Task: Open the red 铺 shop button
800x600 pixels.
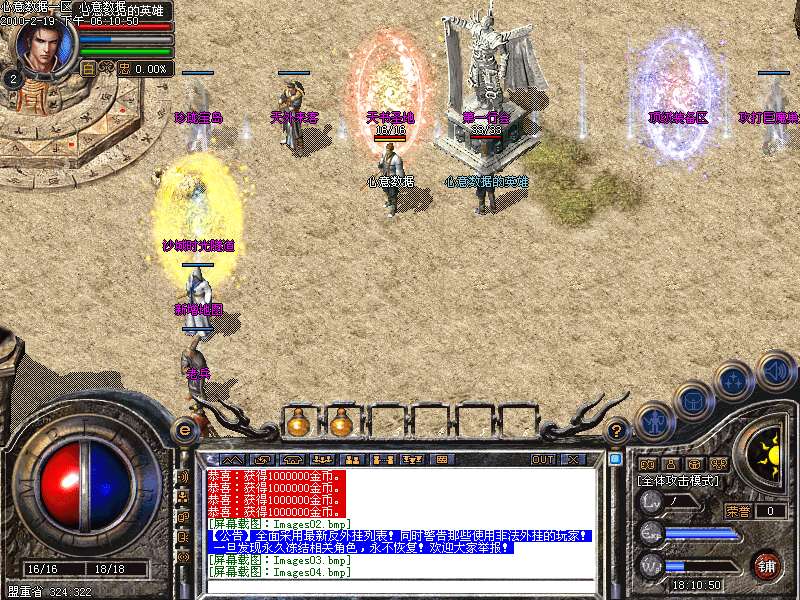Action: coord(767,565)
